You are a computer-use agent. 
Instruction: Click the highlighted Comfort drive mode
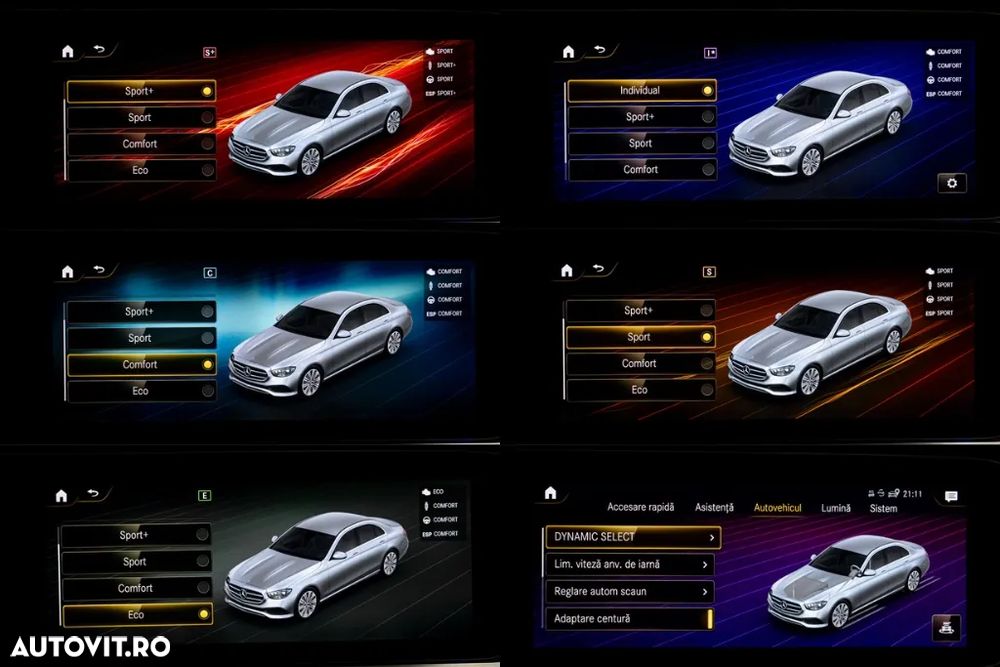tap(141, 365)
